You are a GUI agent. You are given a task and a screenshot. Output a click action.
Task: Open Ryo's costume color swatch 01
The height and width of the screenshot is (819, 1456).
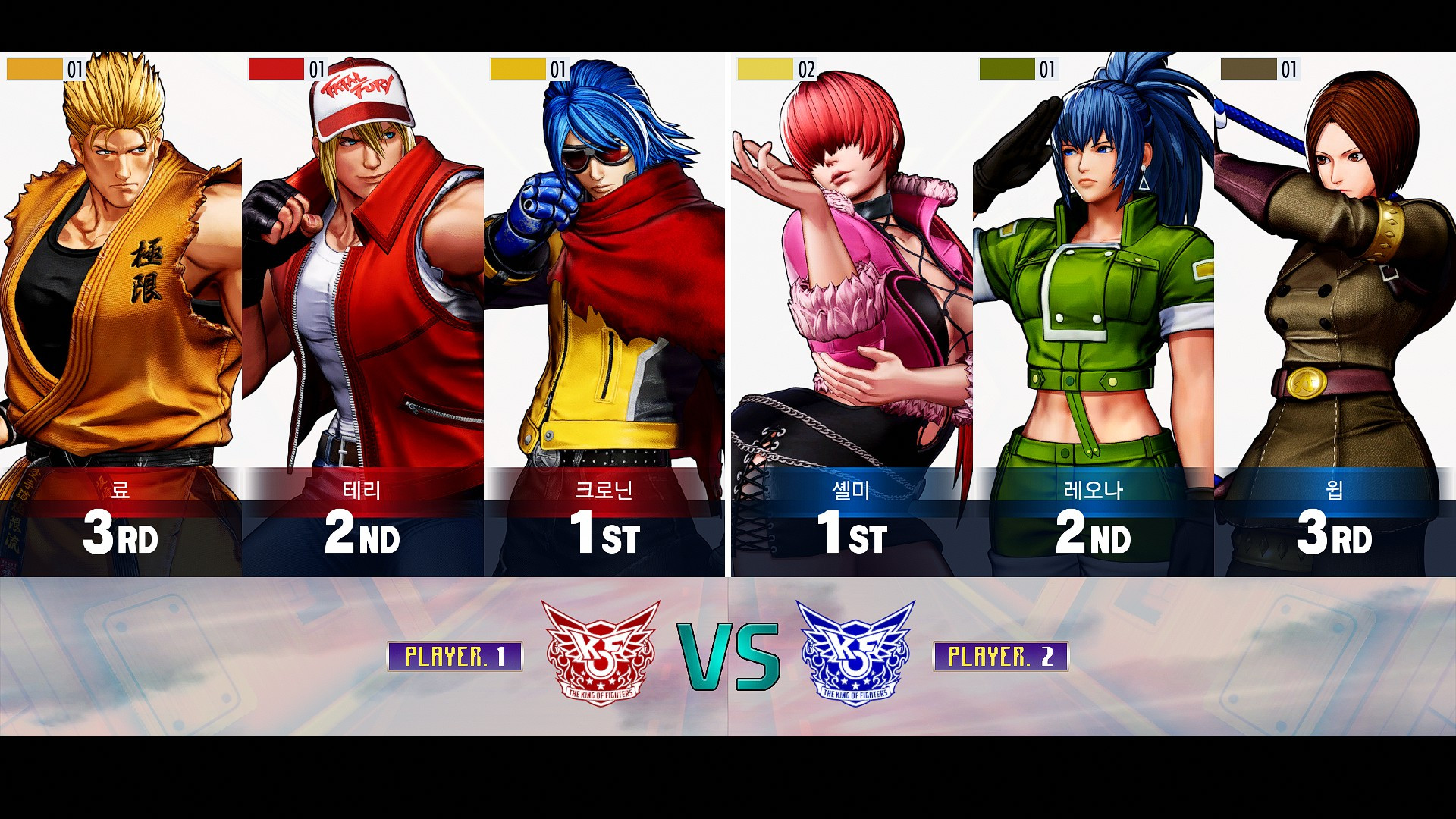click(x=34, y=69)
